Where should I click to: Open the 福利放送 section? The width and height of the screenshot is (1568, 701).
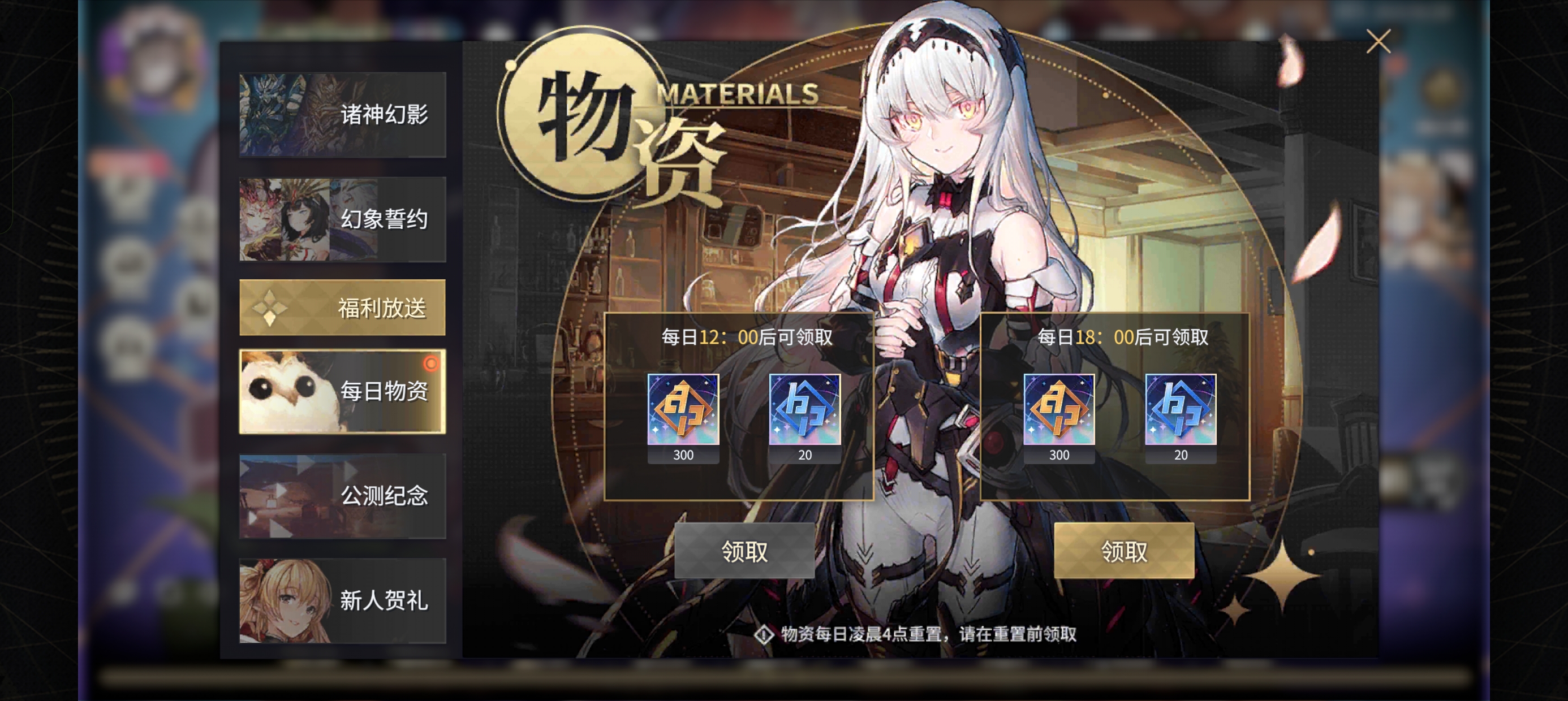click(343, 309)
